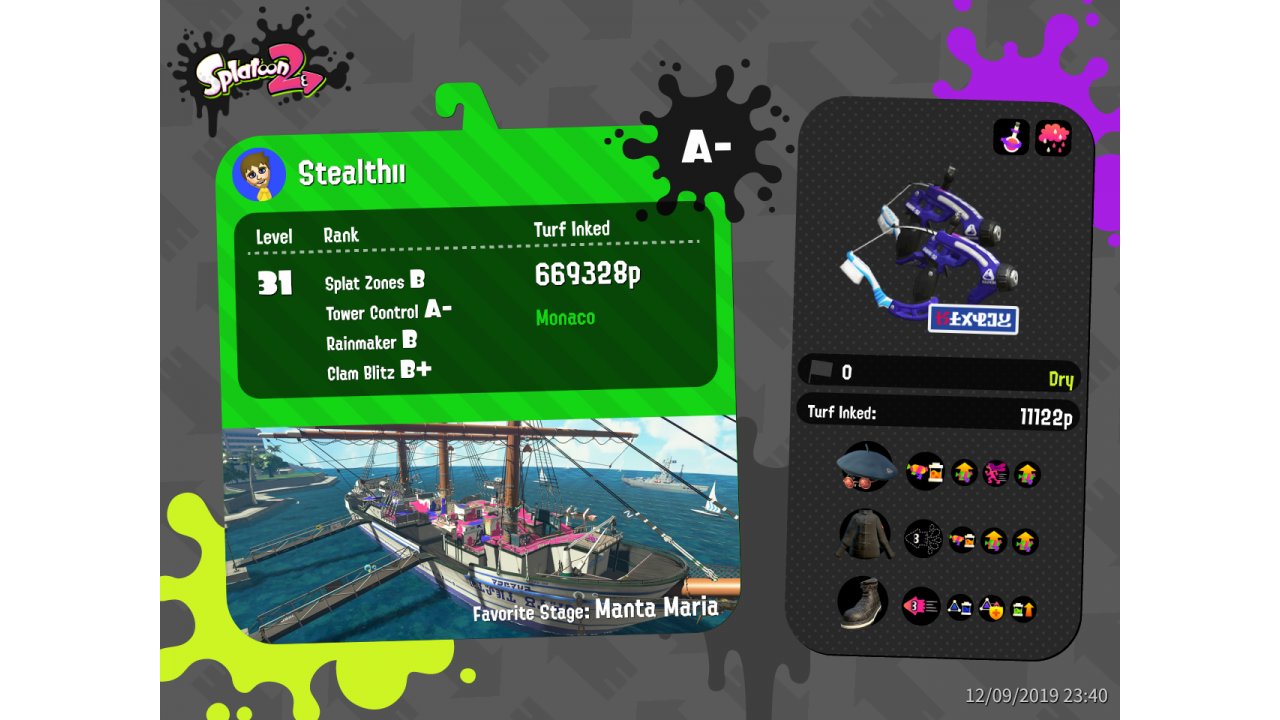Select the Toxic Mist sub weapon icon
Viewport: 1280px width, 720px height.
1011,137
